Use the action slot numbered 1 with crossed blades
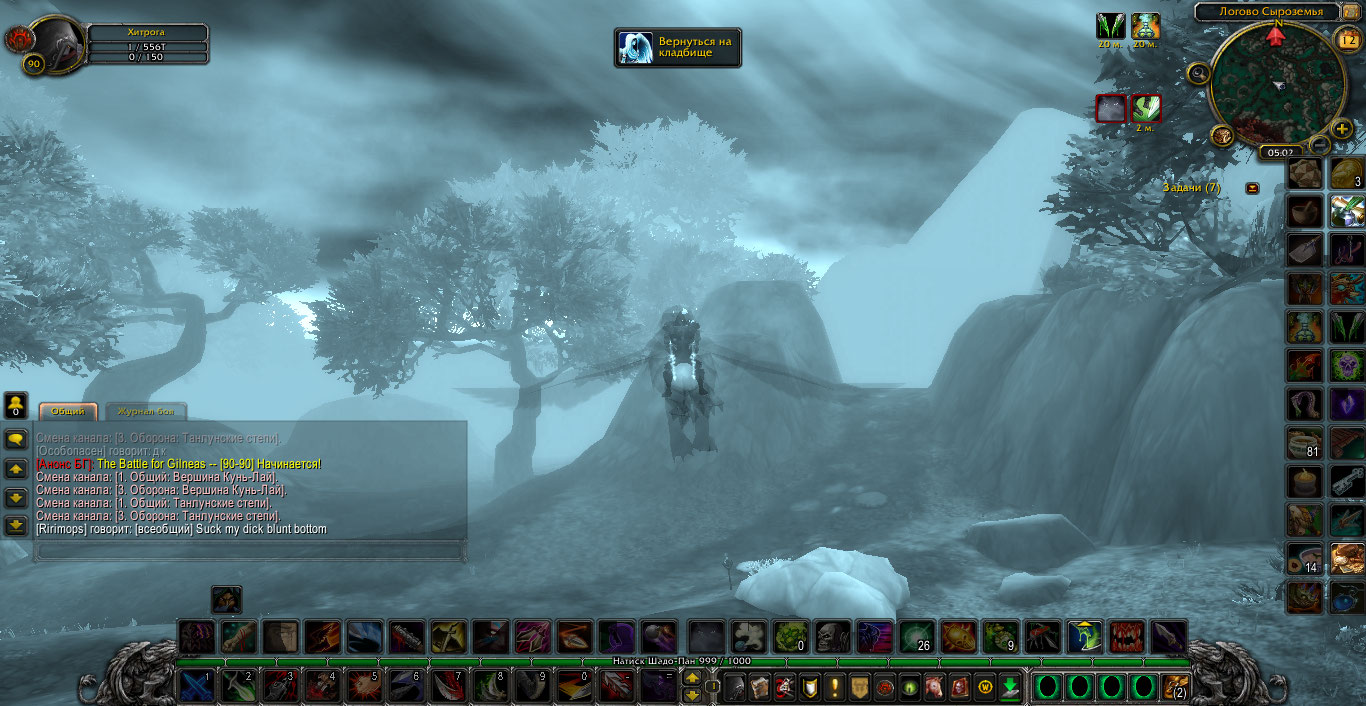The height and width of the screenshot is (706, 1366). (x=196, y=687)
